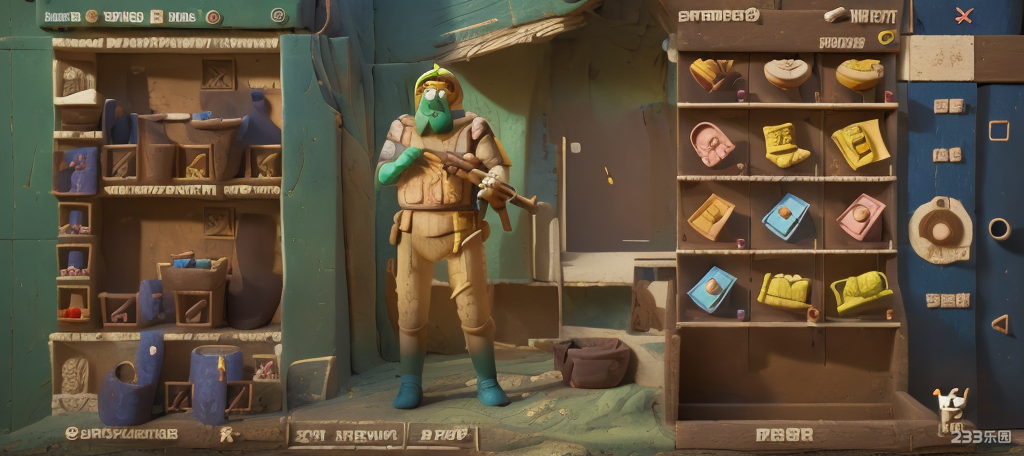Click the circle outline icon on blue panel
Viewport: 1024px width, 456px height.
[x=998, y=229]
